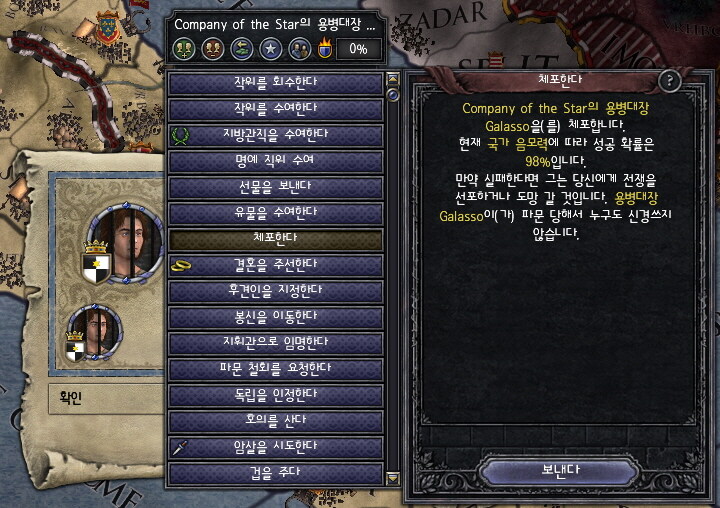
Task: Select the highlighted 체포한다 entry
Action: pos(276,239)
